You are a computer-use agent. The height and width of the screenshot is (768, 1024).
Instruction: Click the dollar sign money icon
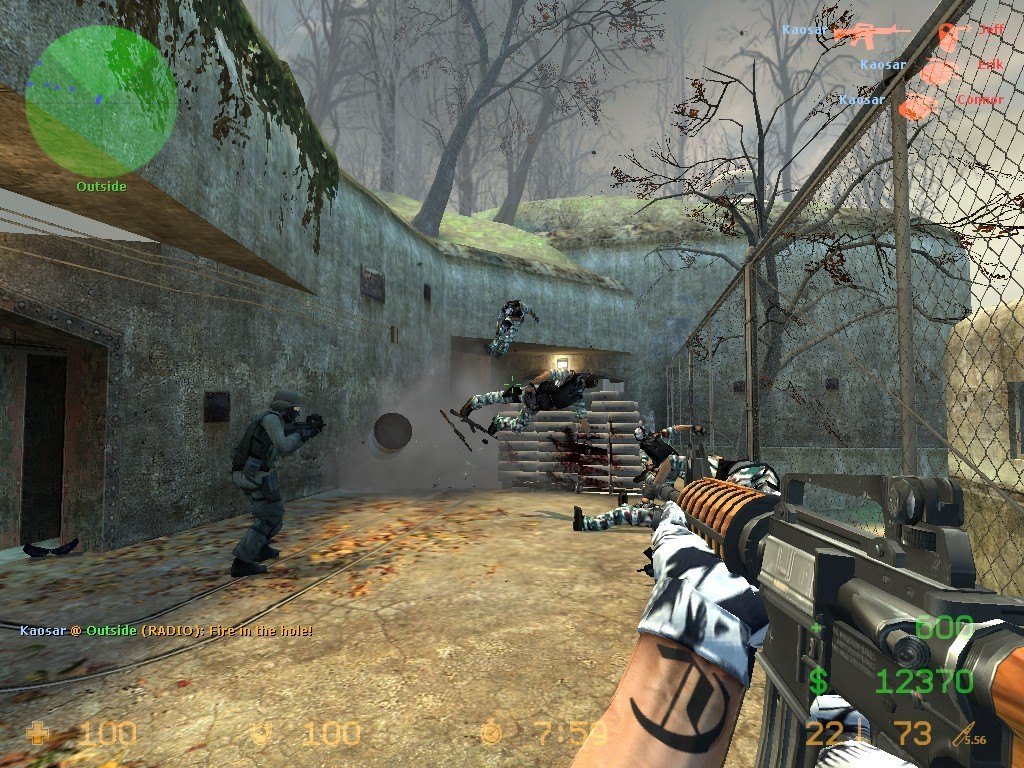pos(818,683)
